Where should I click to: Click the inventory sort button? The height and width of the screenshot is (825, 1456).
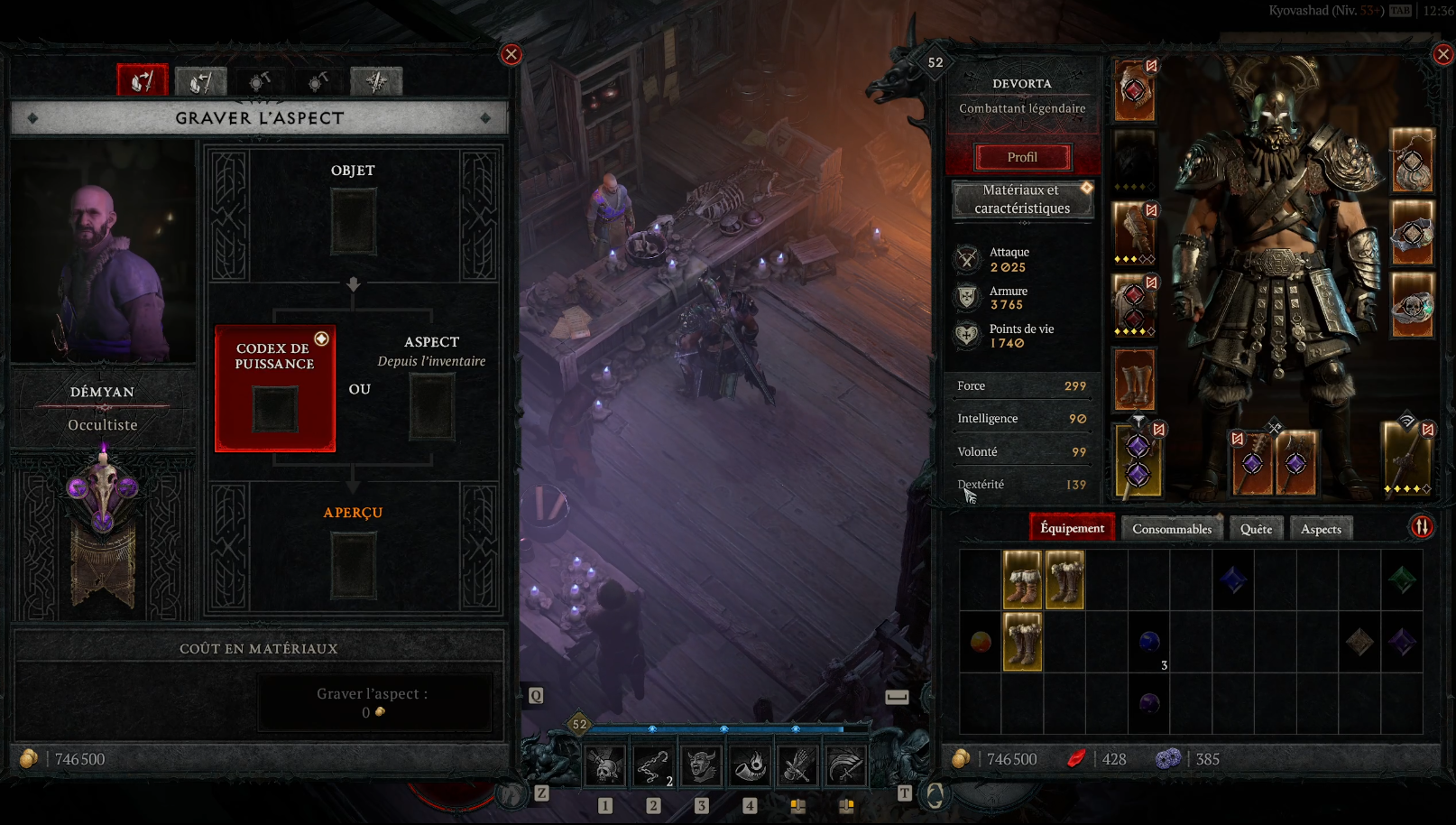pyautogui.click(x=1422, y=527)
